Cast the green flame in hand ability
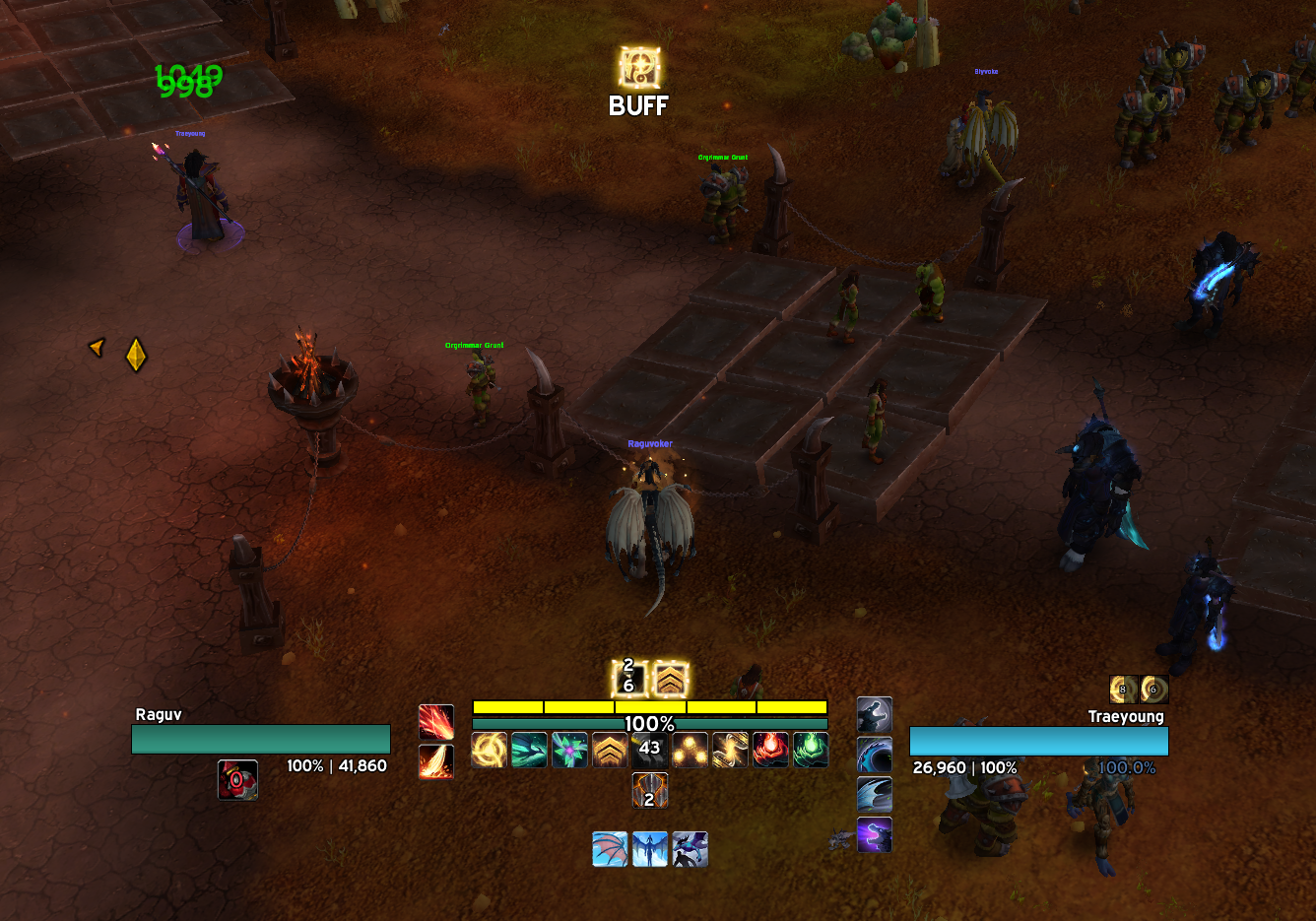The image size is (1316, 921). (x=811, y=751)
